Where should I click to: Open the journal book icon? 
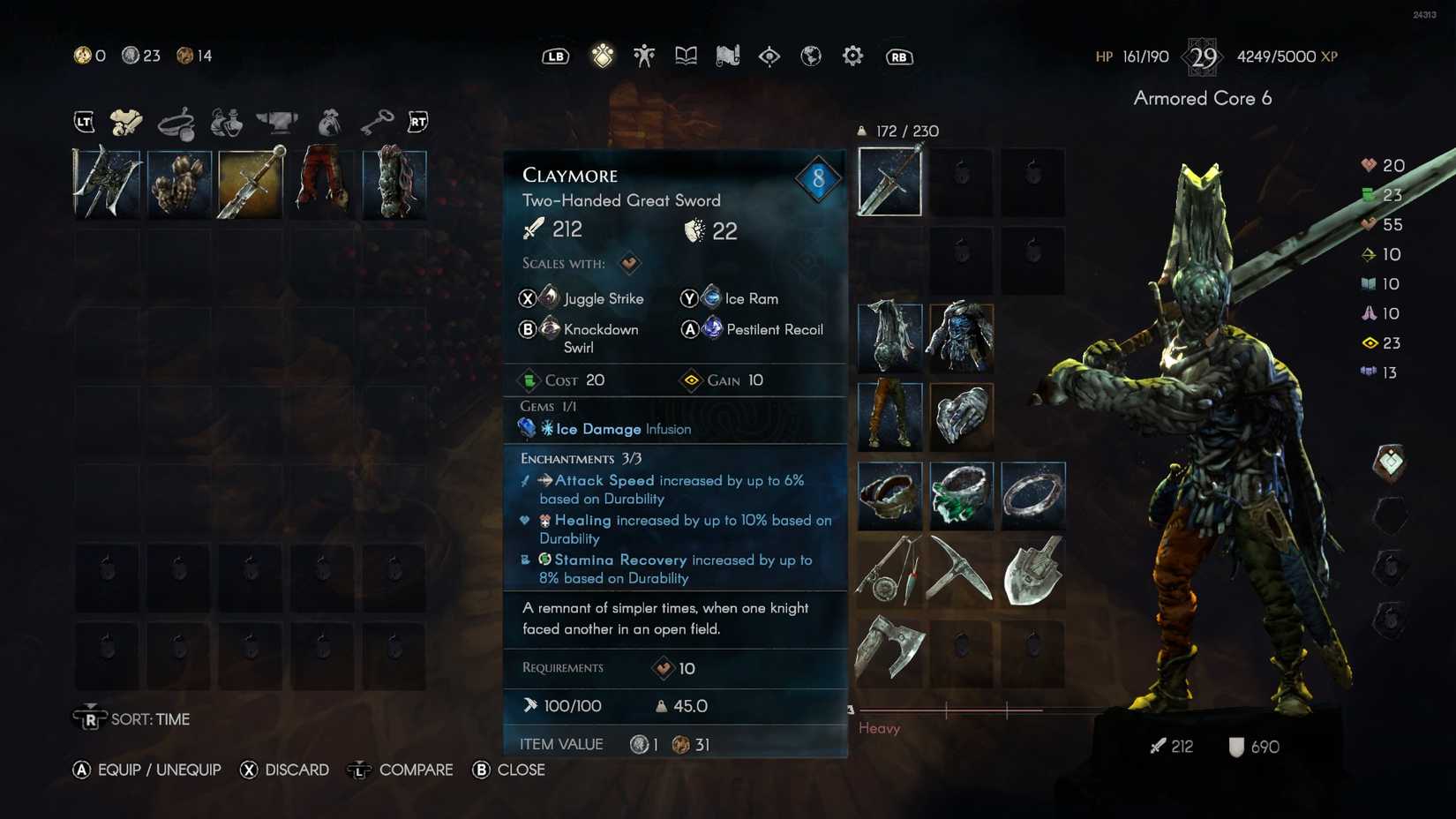click(686, 55)
